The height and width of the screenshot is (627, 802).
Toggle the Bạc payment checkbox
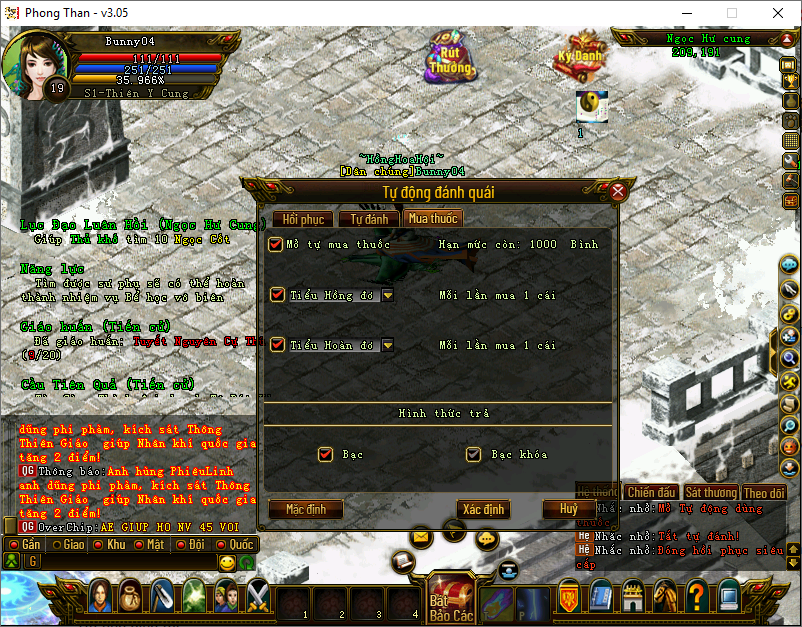(325, 455)
